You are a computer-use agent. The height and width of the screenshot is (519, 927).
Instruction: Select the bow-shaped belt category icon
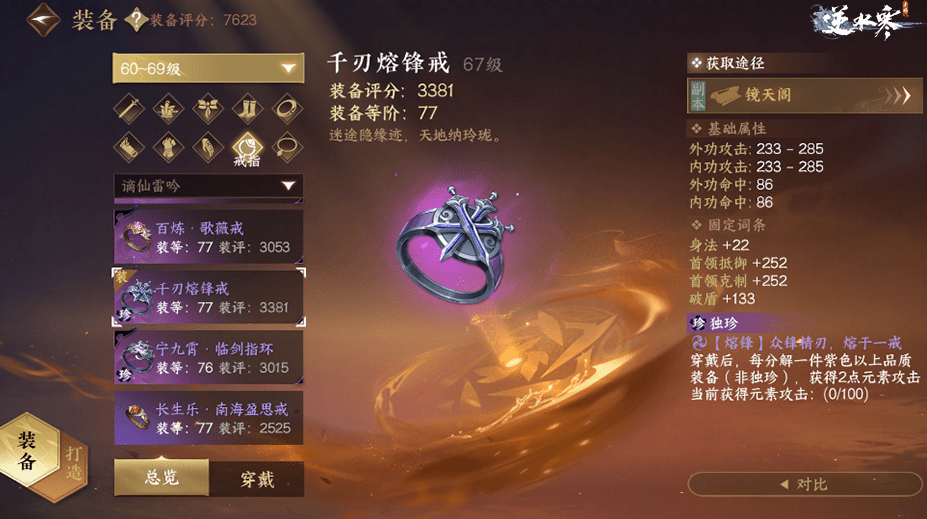[207, 108]
